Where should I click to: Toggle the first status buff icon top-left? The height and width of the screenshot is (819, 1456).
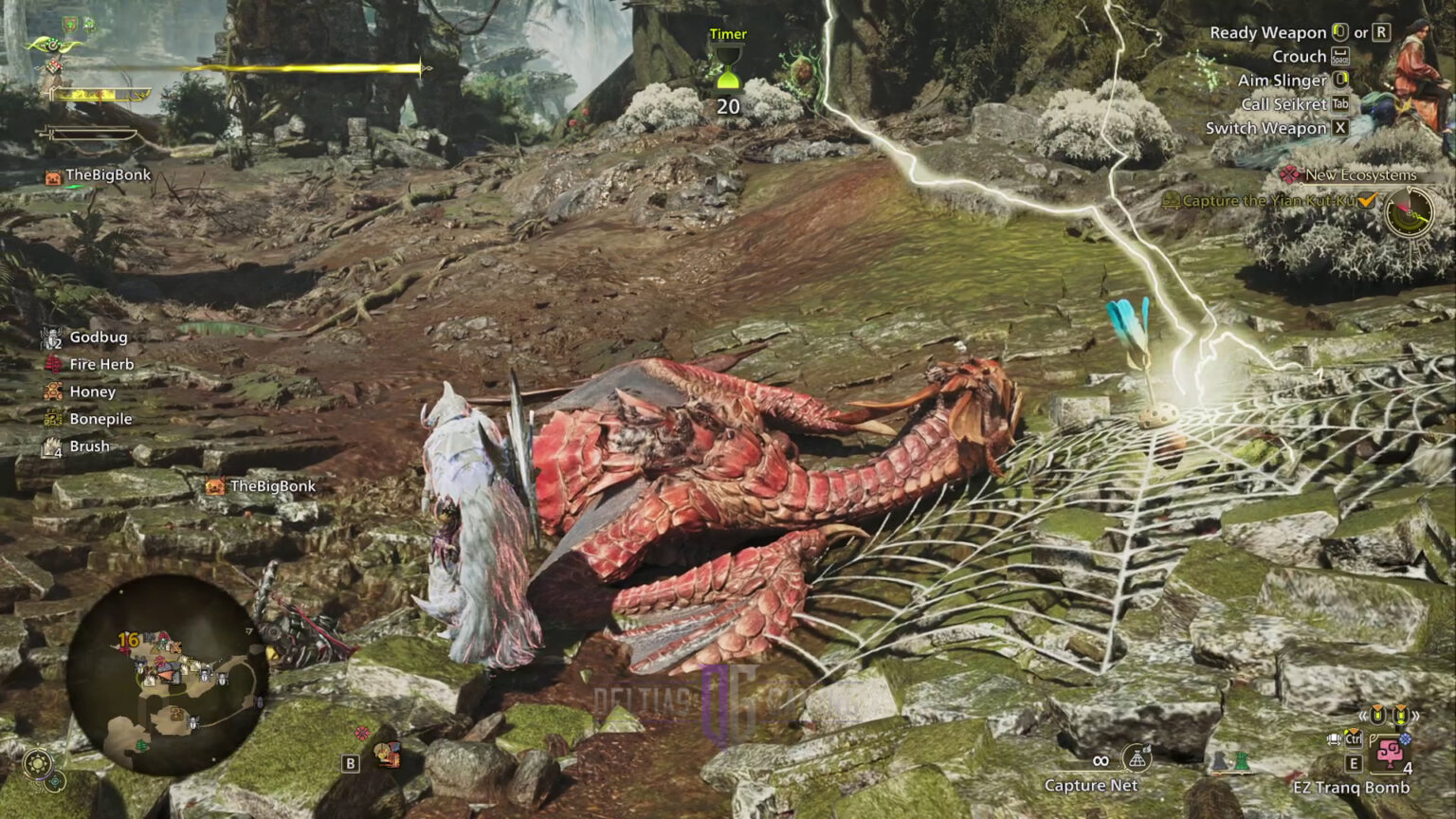pyautogui.click(x=68, y=23)
